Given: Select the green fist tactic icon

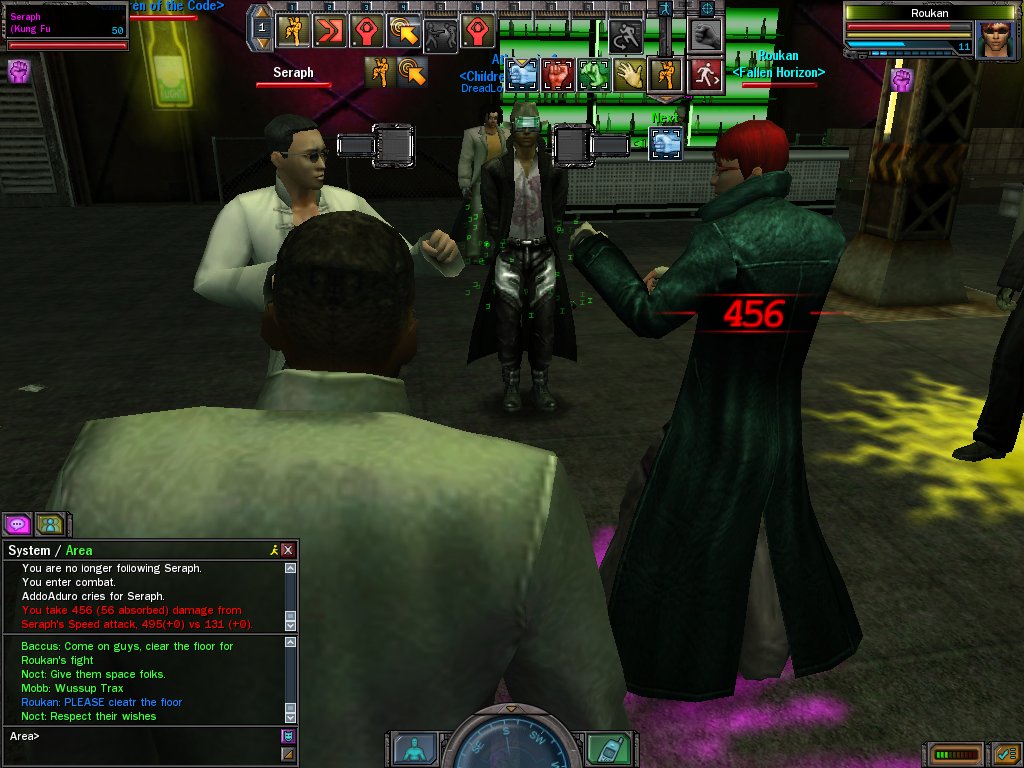Looking at the screenshot, I should point(594,74).
